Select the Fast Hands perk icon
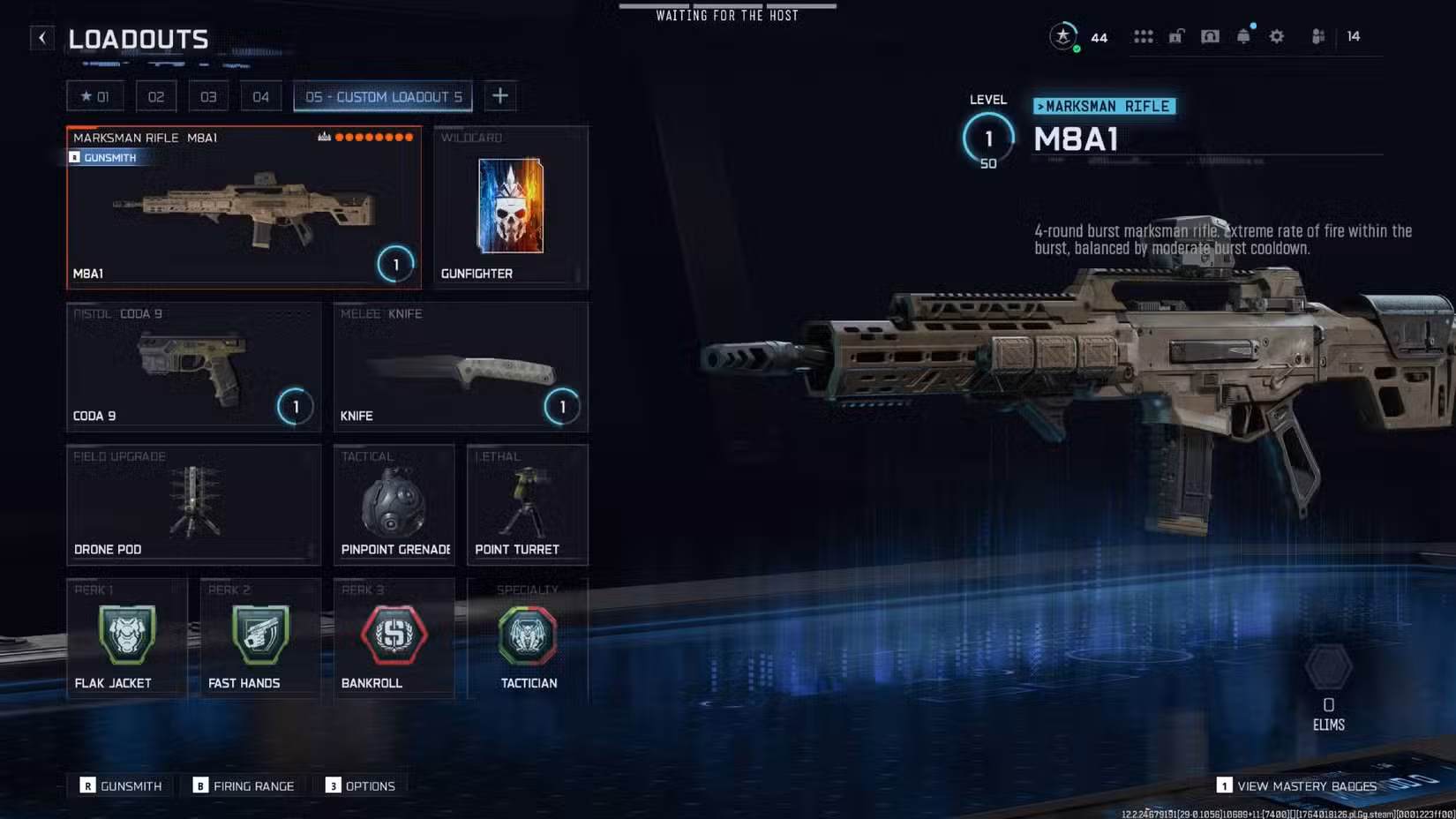The height and width of the screenshot is (819, 1456). click(259, 634)
